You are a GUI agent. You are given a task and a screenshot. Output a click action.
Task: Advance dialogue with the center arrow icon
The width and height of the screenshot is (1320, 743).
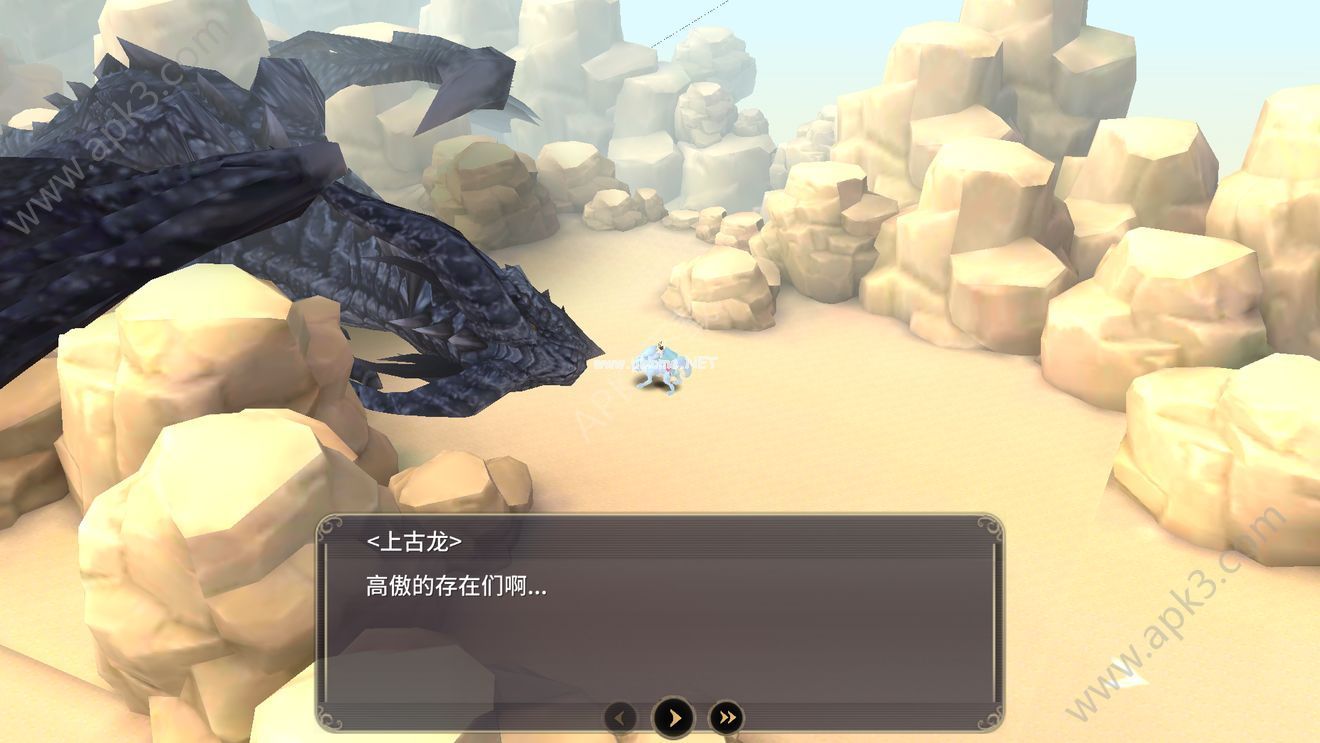(x=672, y=715)
